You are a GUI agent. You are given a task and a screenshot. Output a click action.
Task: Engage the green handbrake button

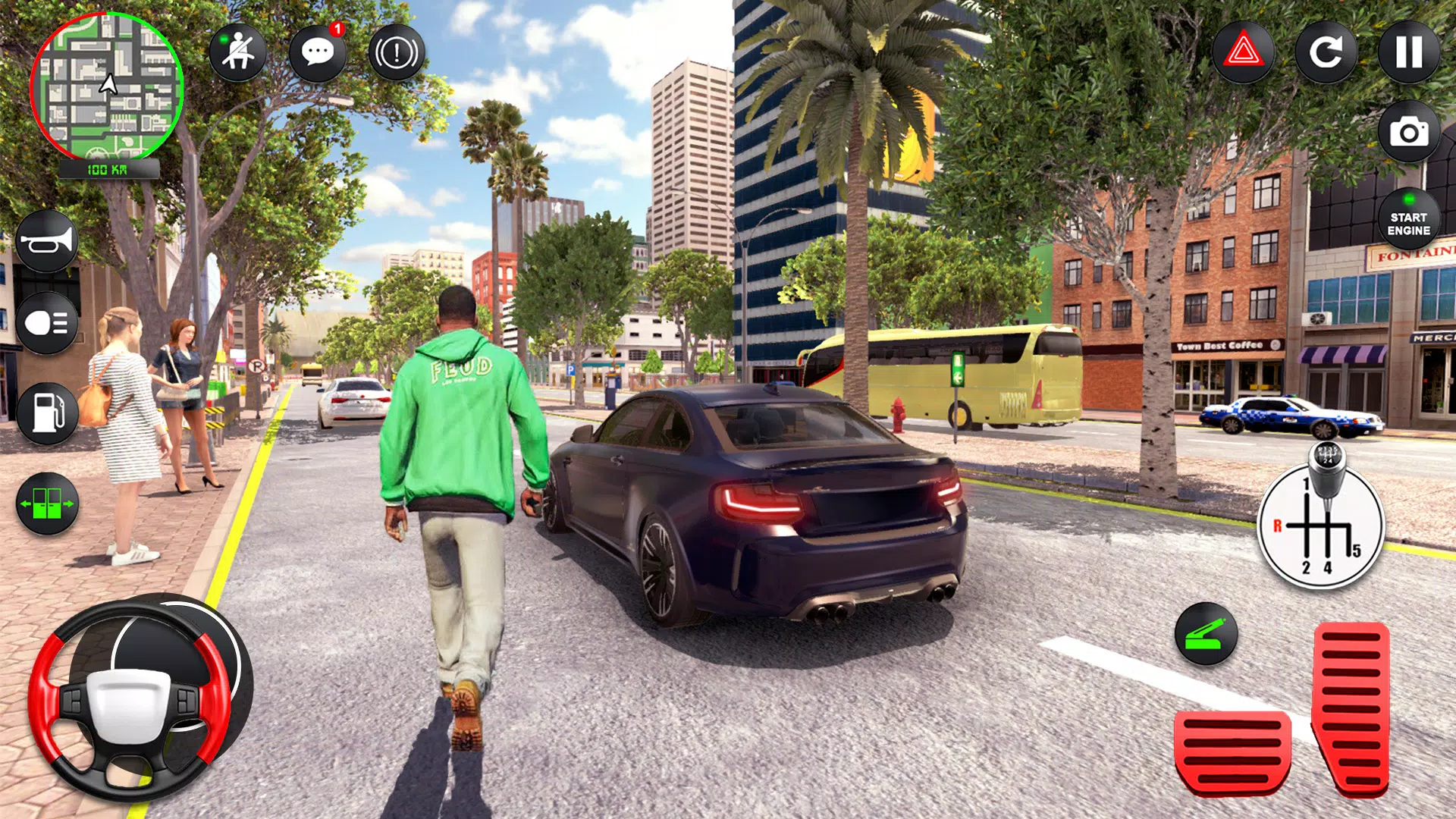pyautogui.click(x=1206, y=635)
